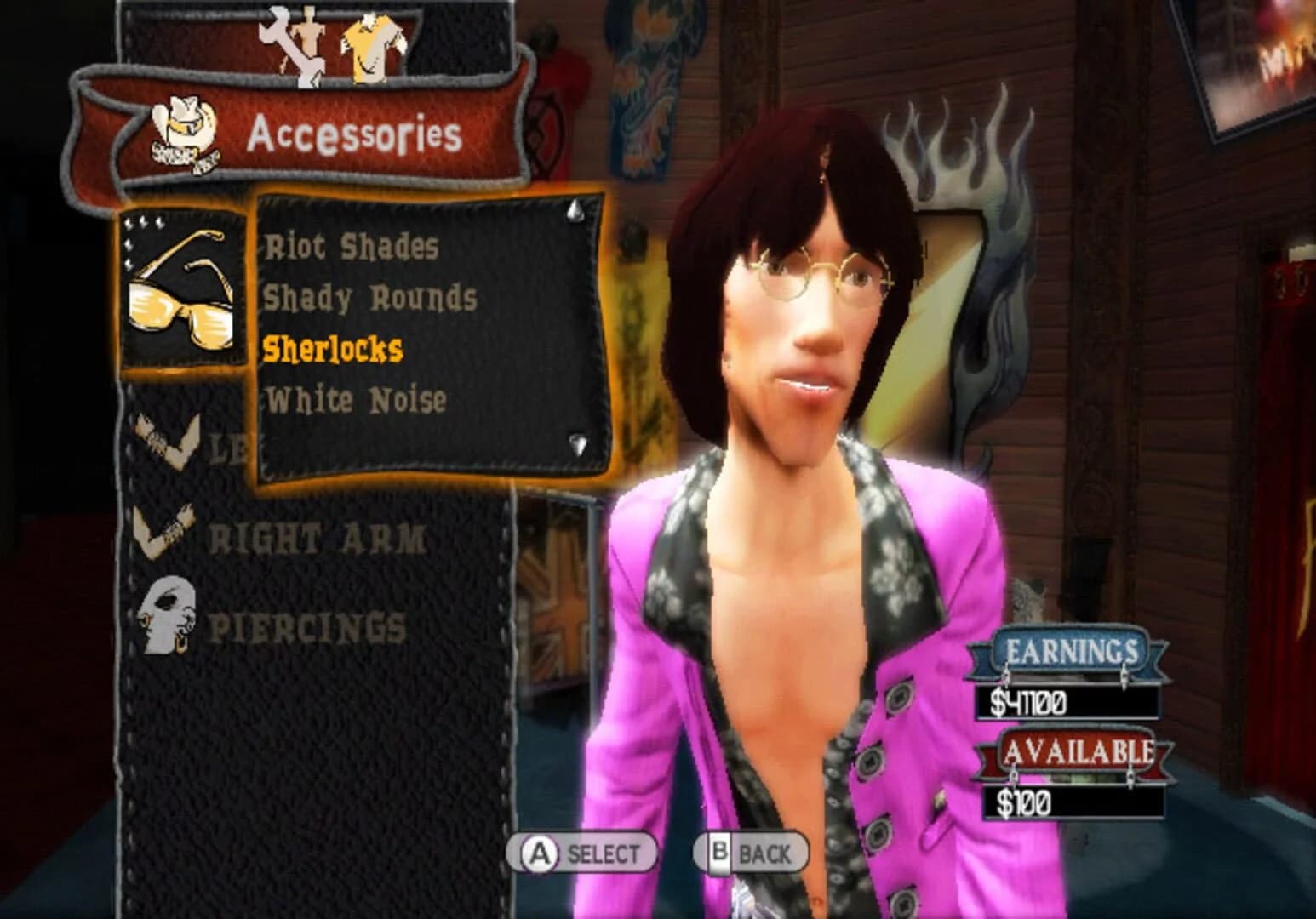This screenshot has width=1316, height=919.
Task: Open the RIGHT ARM accessories section
Action: [x=317, y=536]
